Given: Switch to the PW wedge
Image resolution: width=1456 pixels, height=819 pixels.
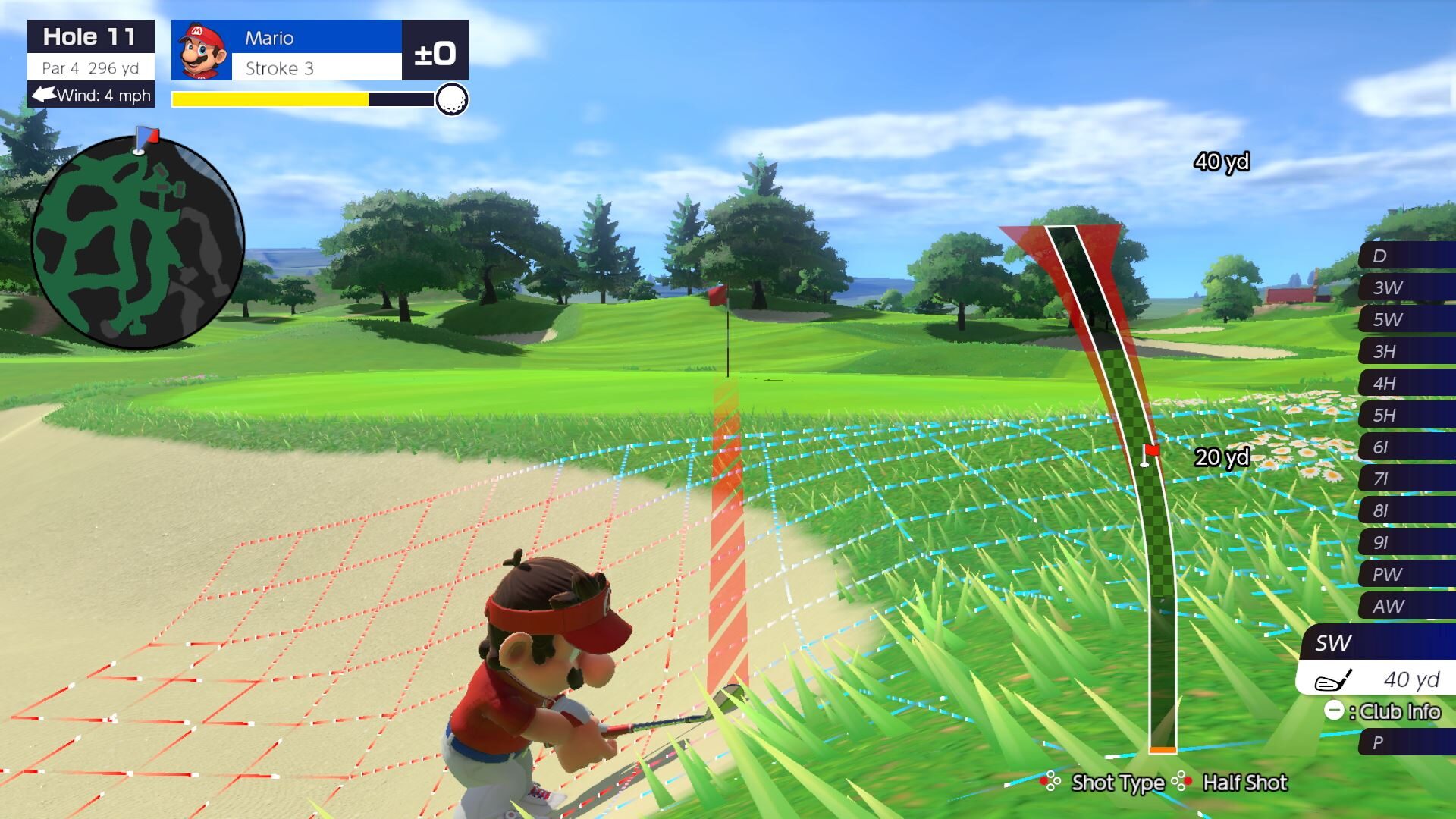Looking at the screenshot, I should click(x=1405, y=574).
